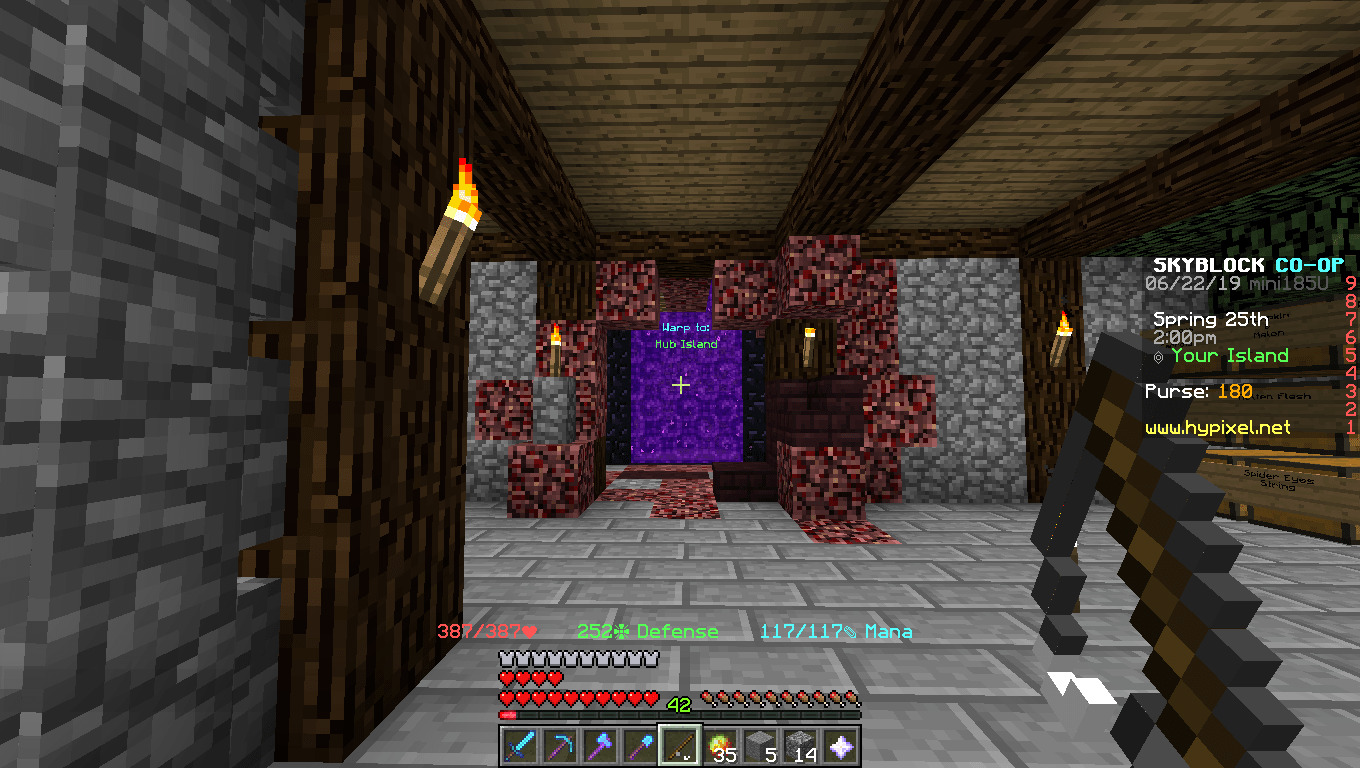The image size is (1360, 768).
Task: Click the crosshair at the portal center
Action: pos(681,384)
